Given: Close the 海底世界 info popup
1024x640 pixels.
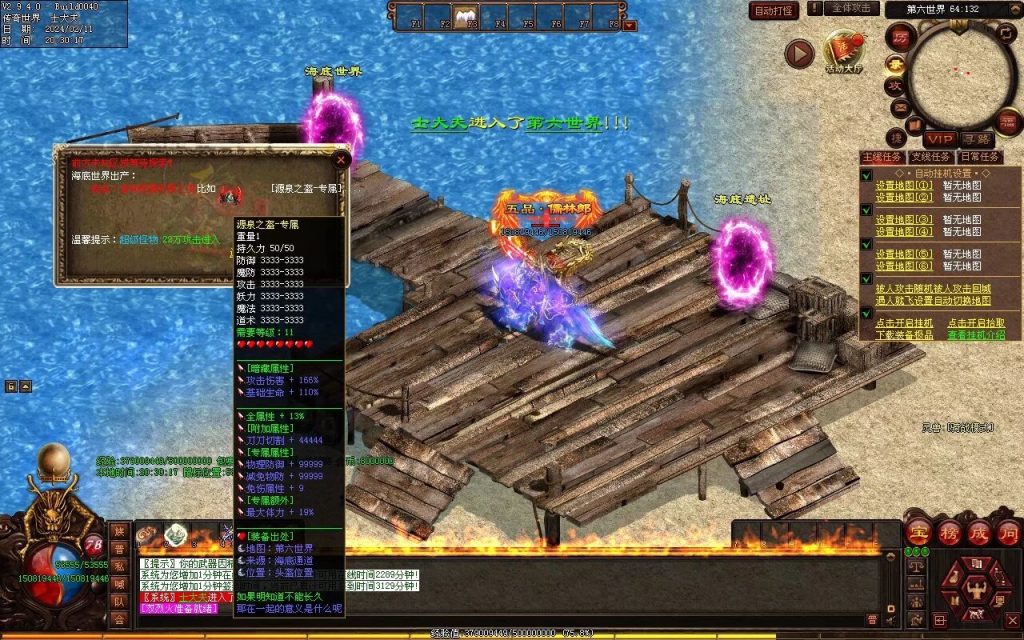Looking at the screenshot, I should [341, 159].
